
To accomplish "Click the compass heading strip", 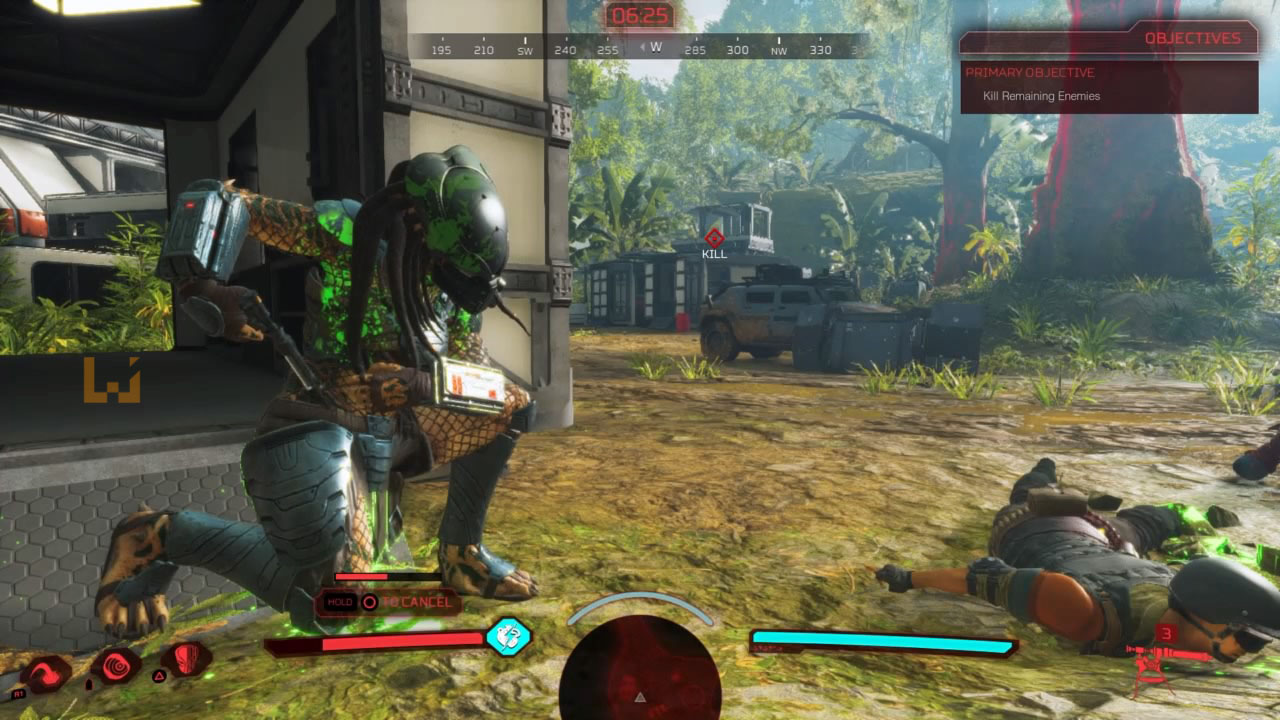I will tap(640, 47).
